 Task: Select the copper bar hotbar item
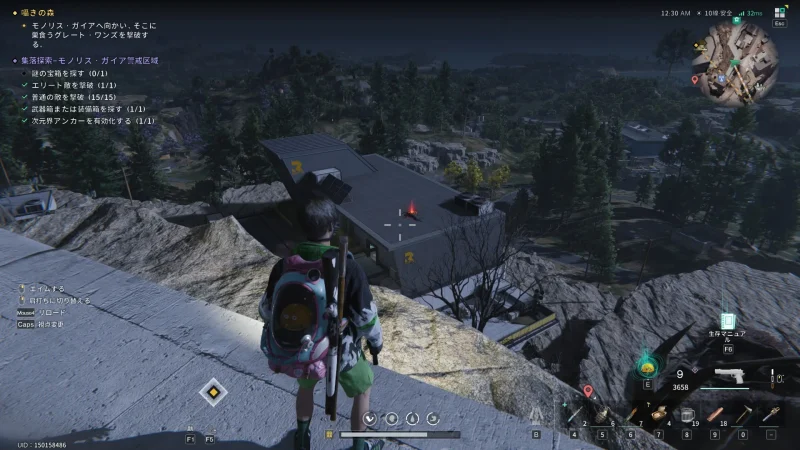(x=715, y=414)
